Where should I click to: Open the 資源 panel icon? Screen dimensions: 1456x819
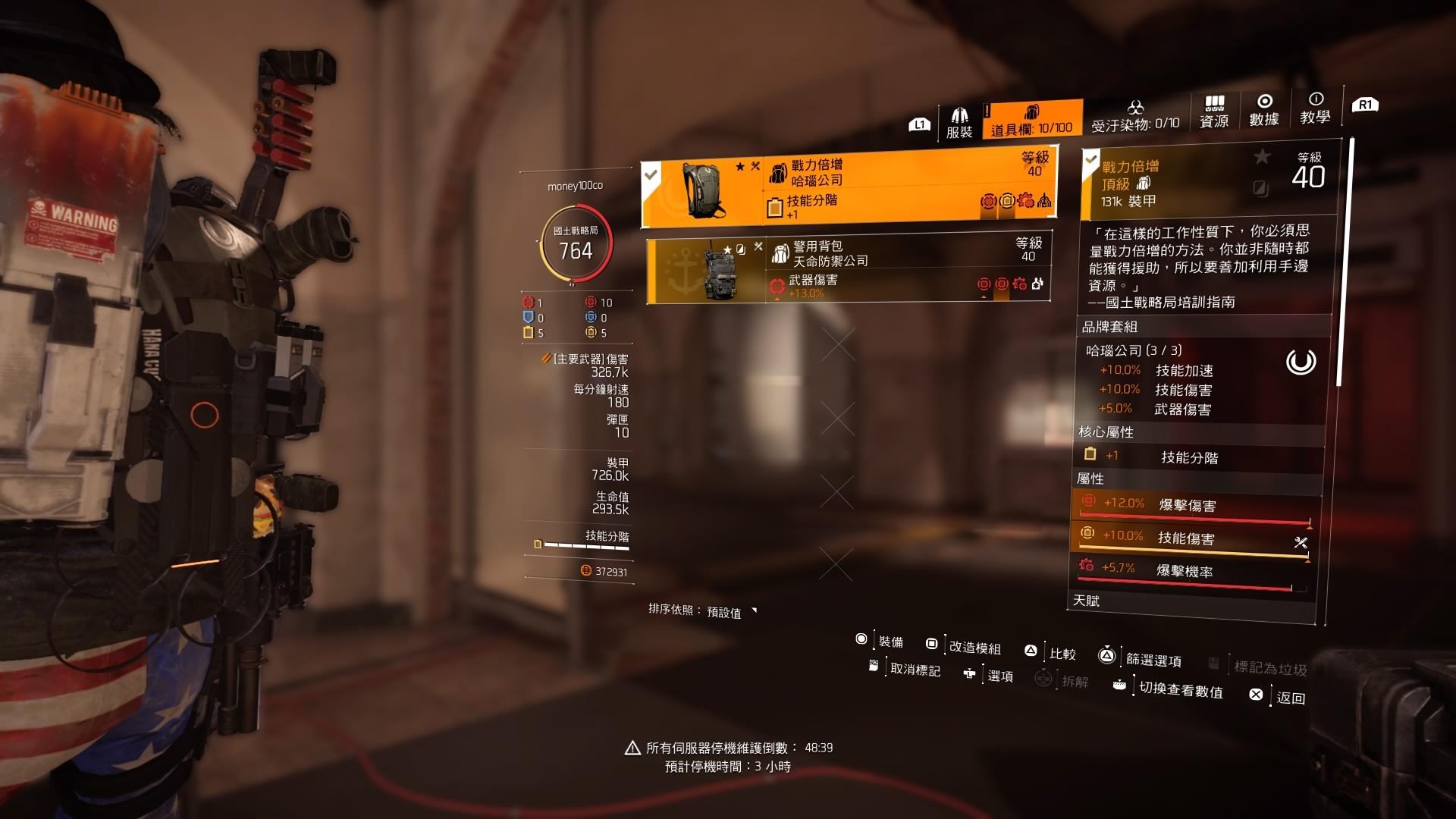[1213, 110]
